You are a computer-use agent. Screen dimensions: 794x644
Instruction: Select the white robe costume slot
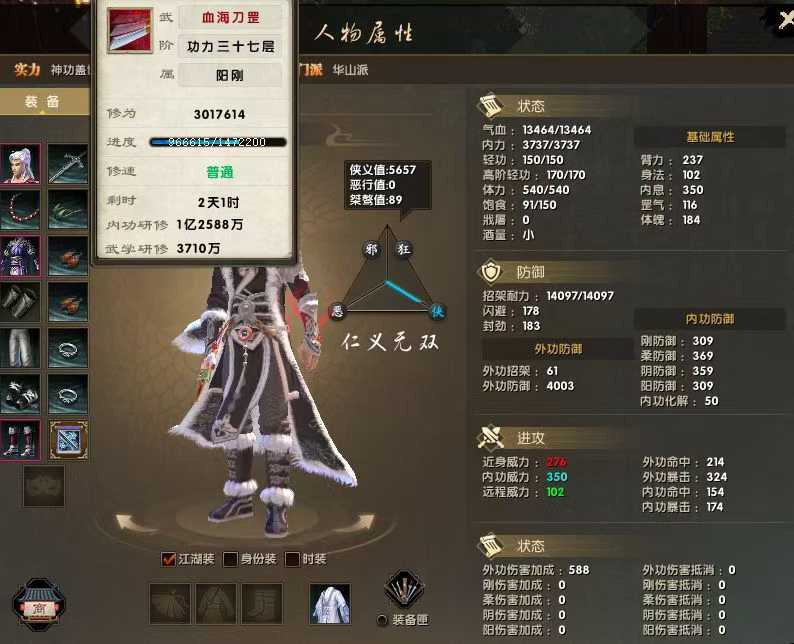329,604
